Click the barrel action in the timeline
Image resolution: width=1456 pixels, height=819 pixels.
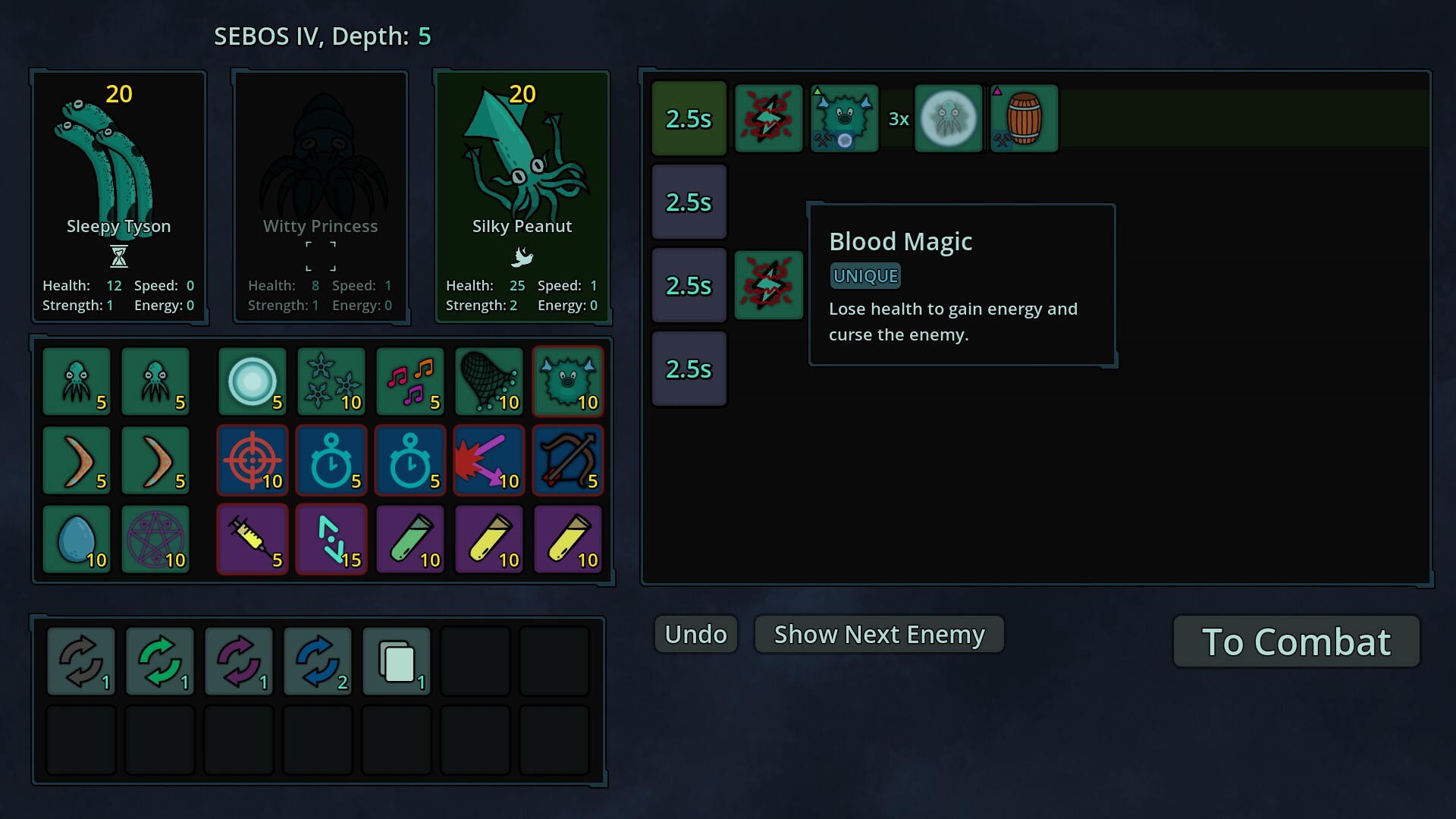(1024, 119)
